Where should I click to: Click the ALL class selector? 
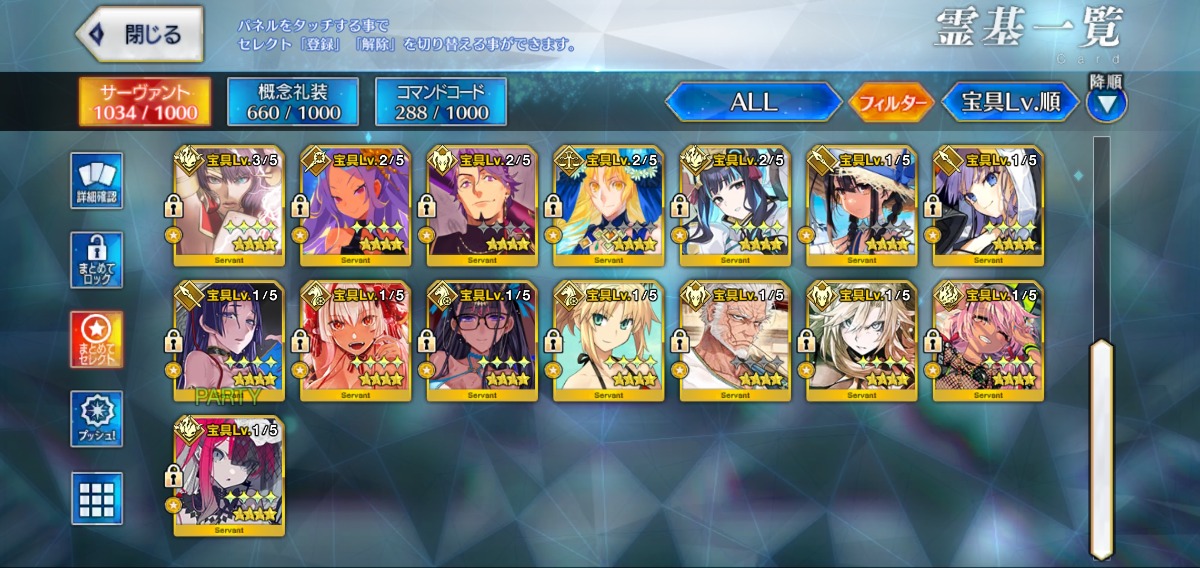(x=754, y=102)
